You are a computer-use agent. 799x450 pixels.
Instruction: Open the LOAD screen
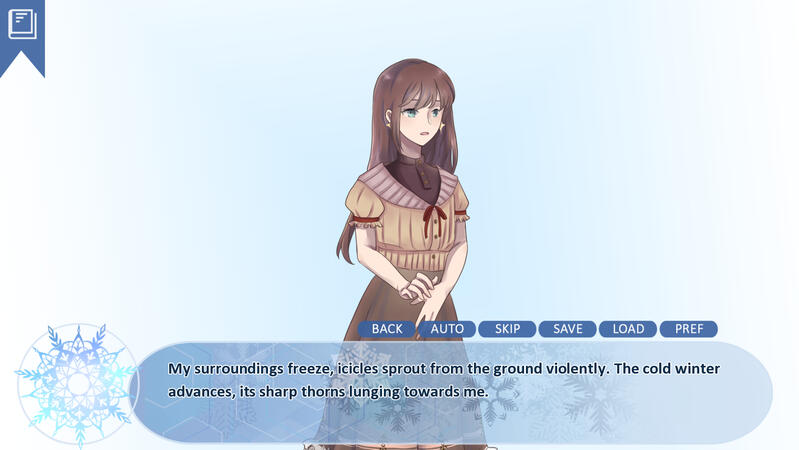click(x=628, y=329)
